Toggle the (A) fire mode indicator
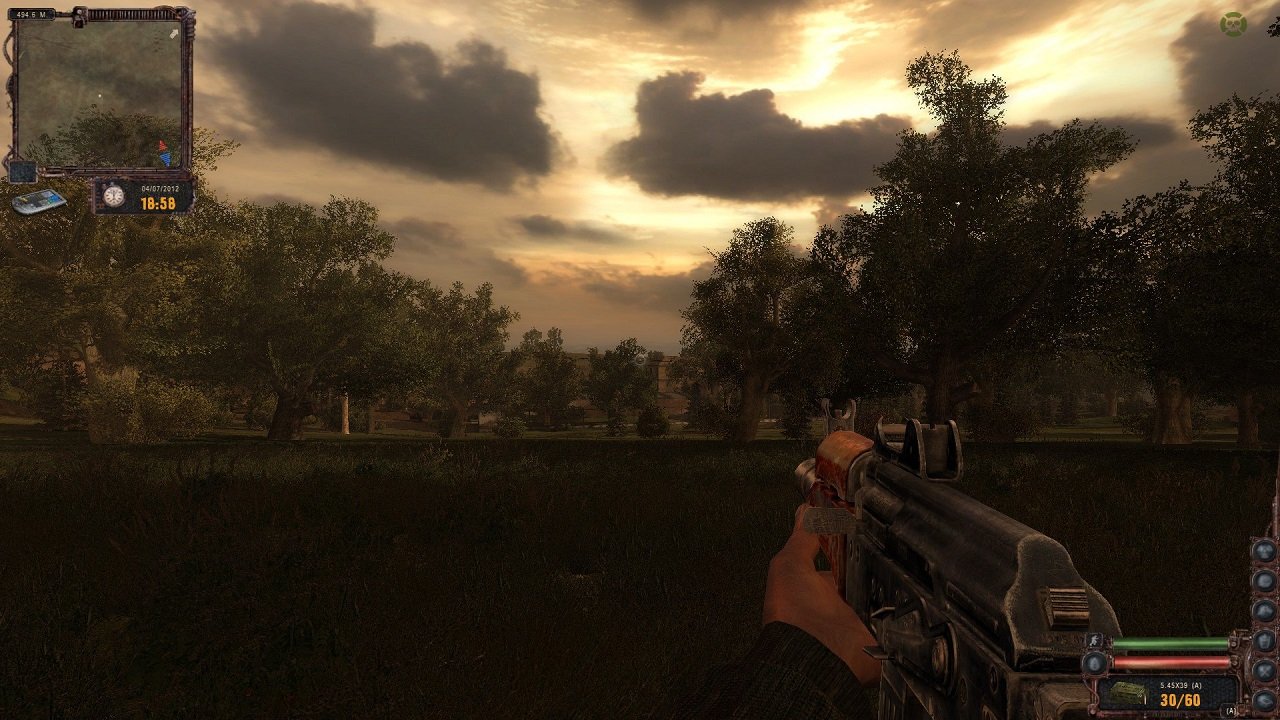 pyautogui.click(x=1230, y=710)
